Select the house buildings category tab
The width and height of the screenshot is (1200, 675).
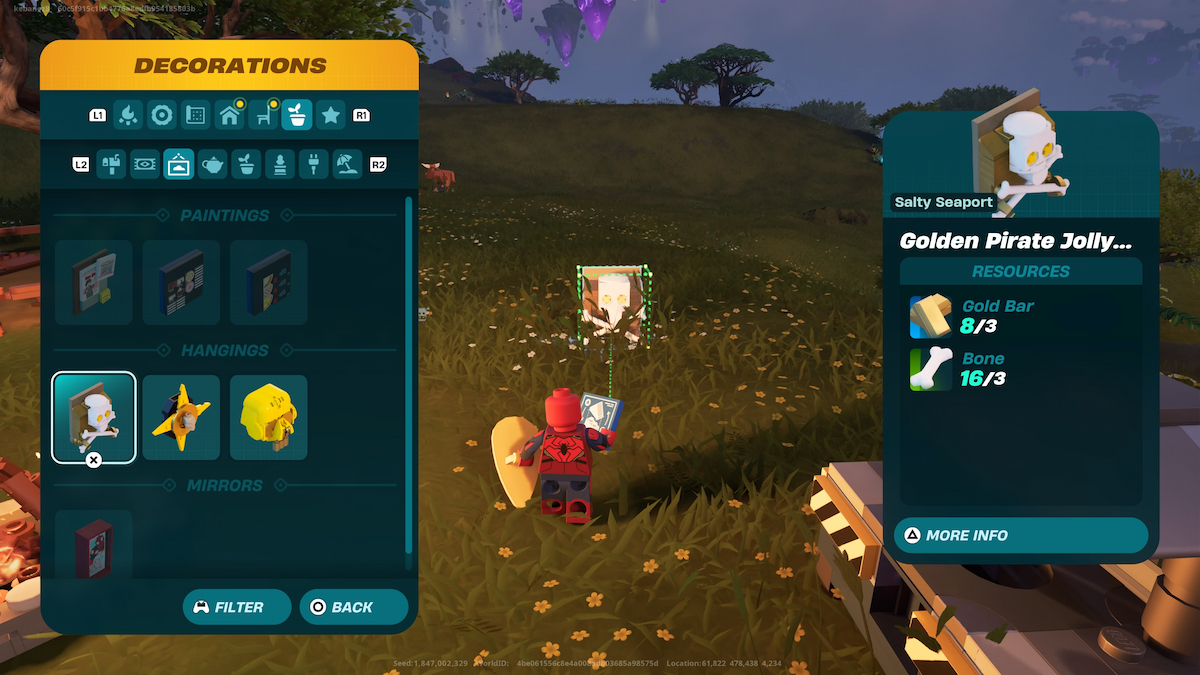(230, 115)
